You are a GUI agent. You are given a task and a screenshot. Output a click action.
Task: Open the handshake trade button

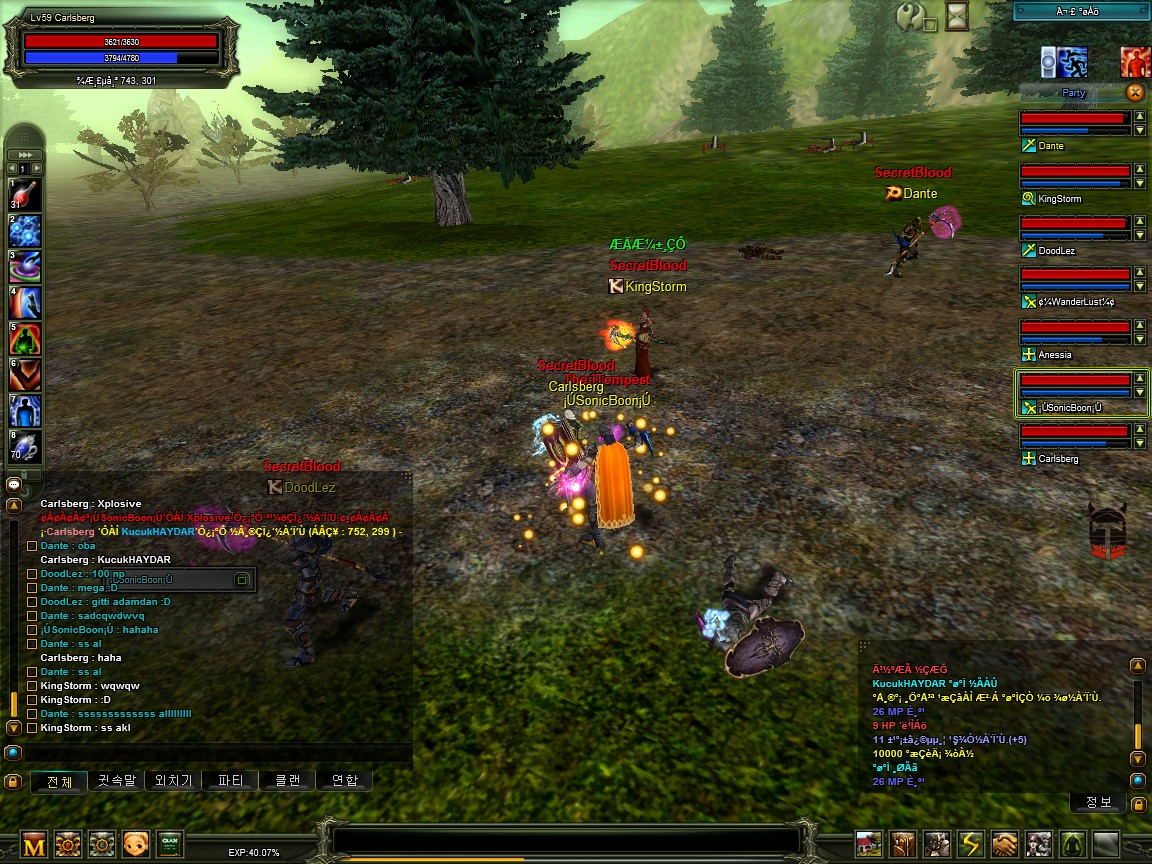click(1005, 845)
